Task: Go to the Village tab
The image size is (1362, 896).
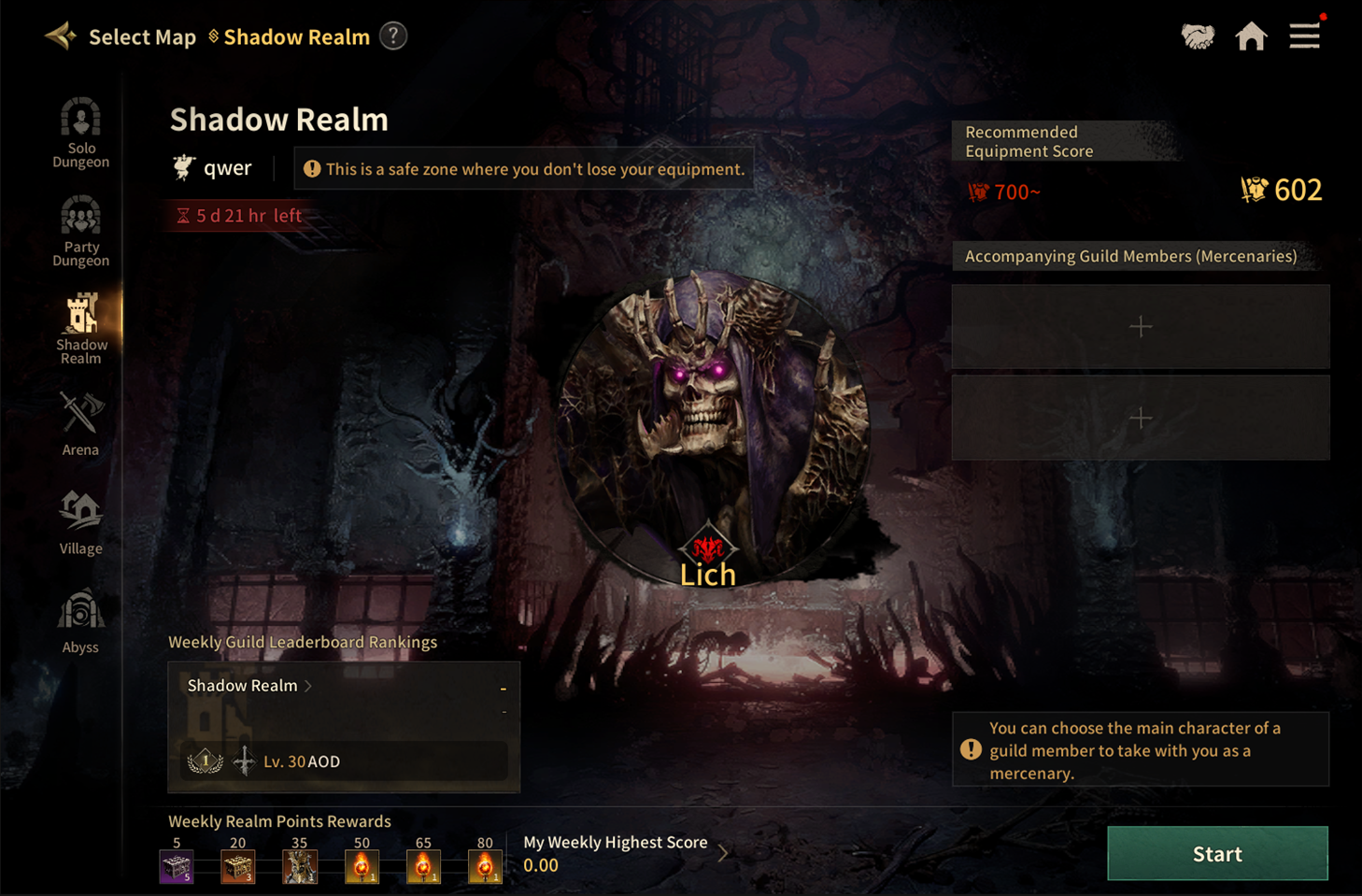Action: 80,523
